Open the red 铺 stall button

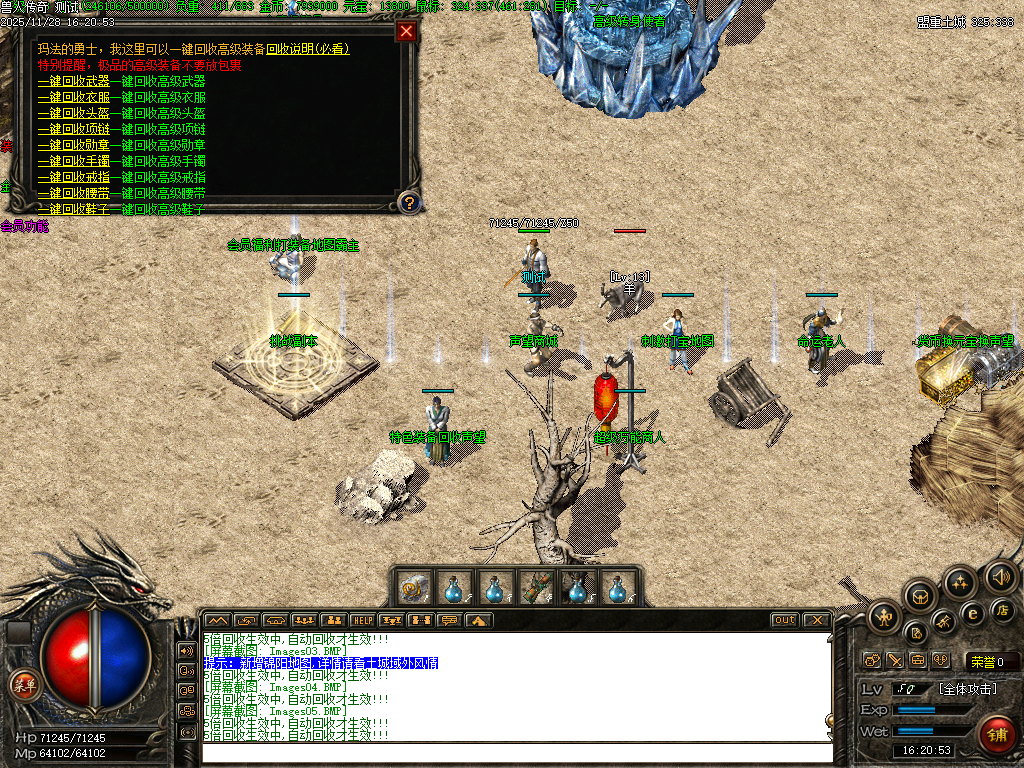click(996, 734)
